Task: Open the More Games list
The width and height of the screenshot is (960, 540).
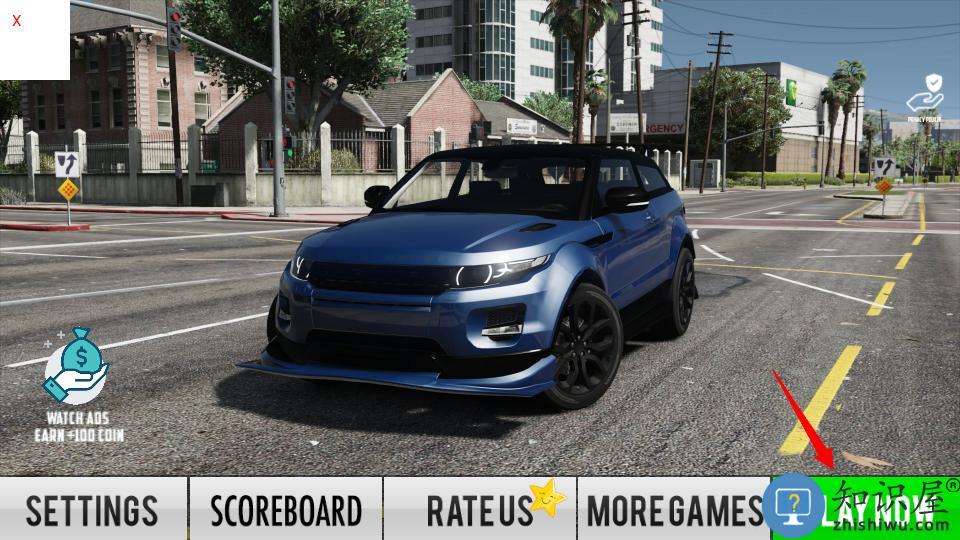Action: (673, 509)
